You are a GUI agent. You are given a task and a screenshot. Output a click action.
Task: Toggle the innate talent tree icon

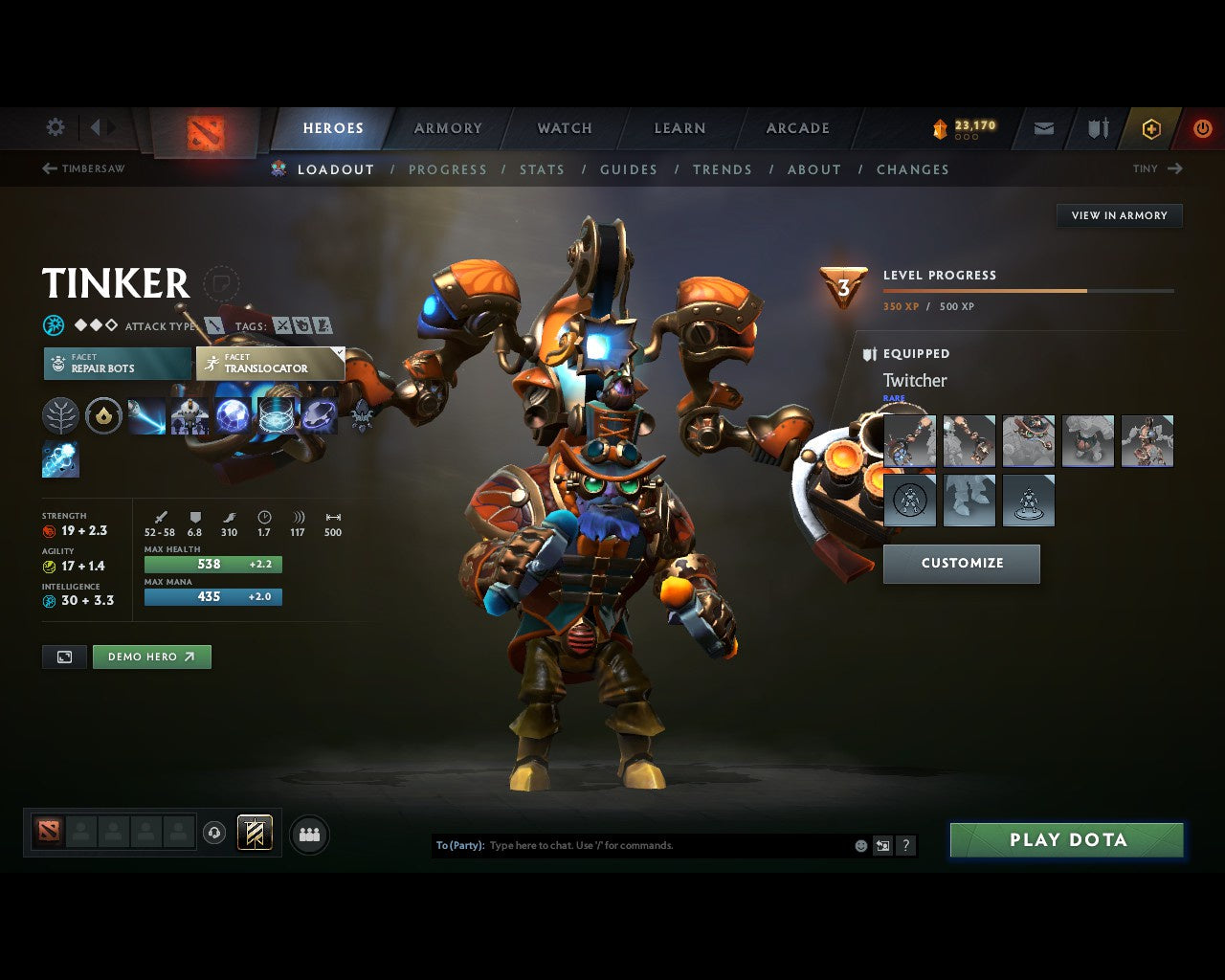pos(60,416)
